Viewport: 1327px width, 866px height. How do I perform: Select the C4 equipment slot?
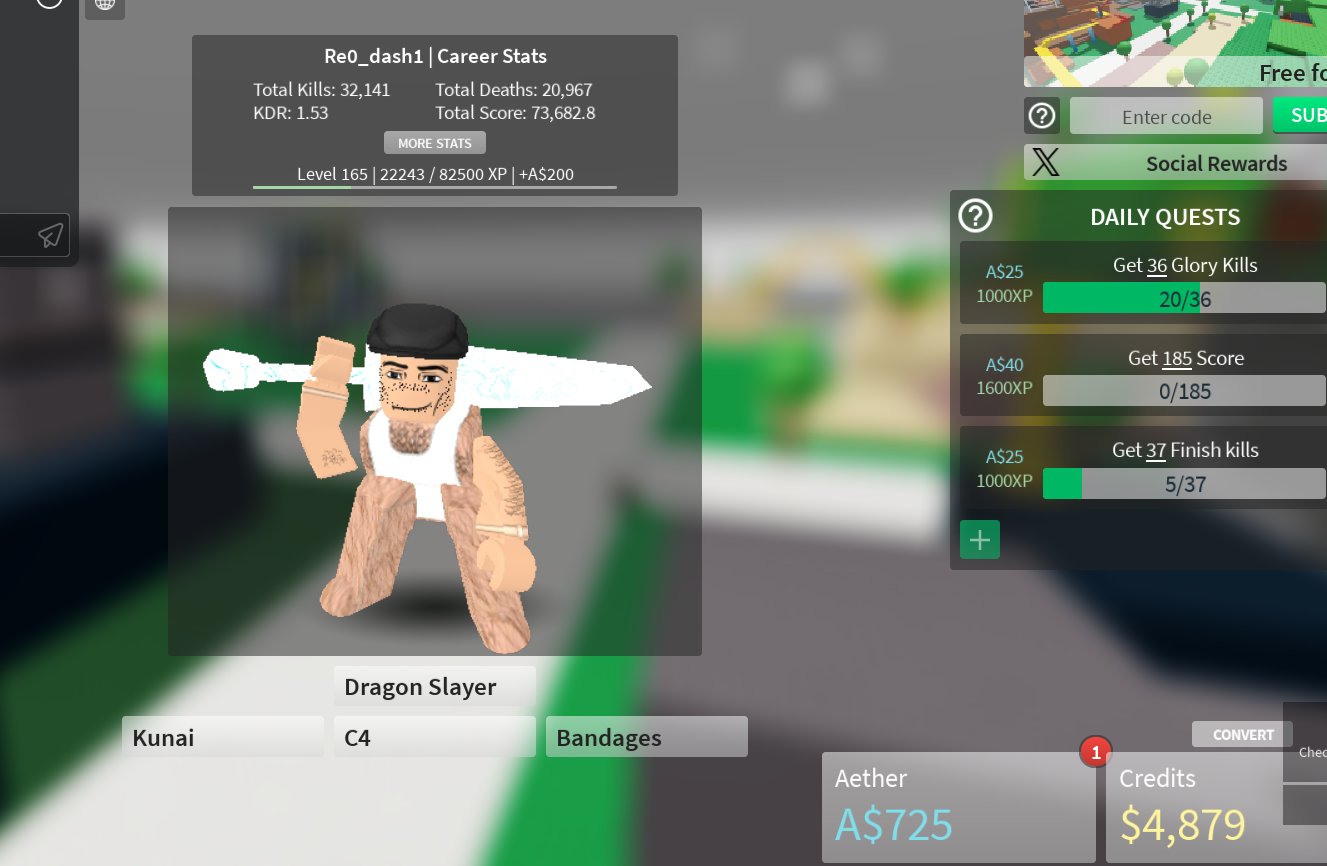pos(434,736)
